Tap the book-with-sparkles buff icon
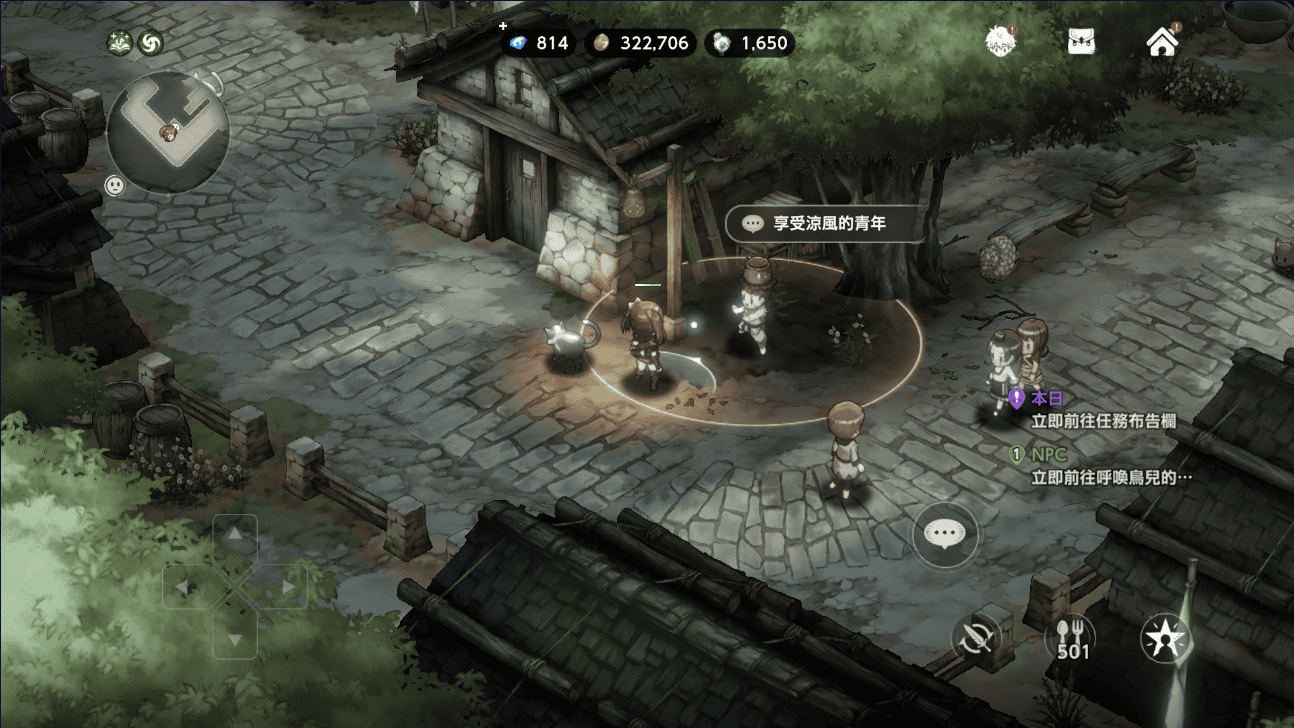The height and width of the screenshot is (728, 1294). click(121, 43)
